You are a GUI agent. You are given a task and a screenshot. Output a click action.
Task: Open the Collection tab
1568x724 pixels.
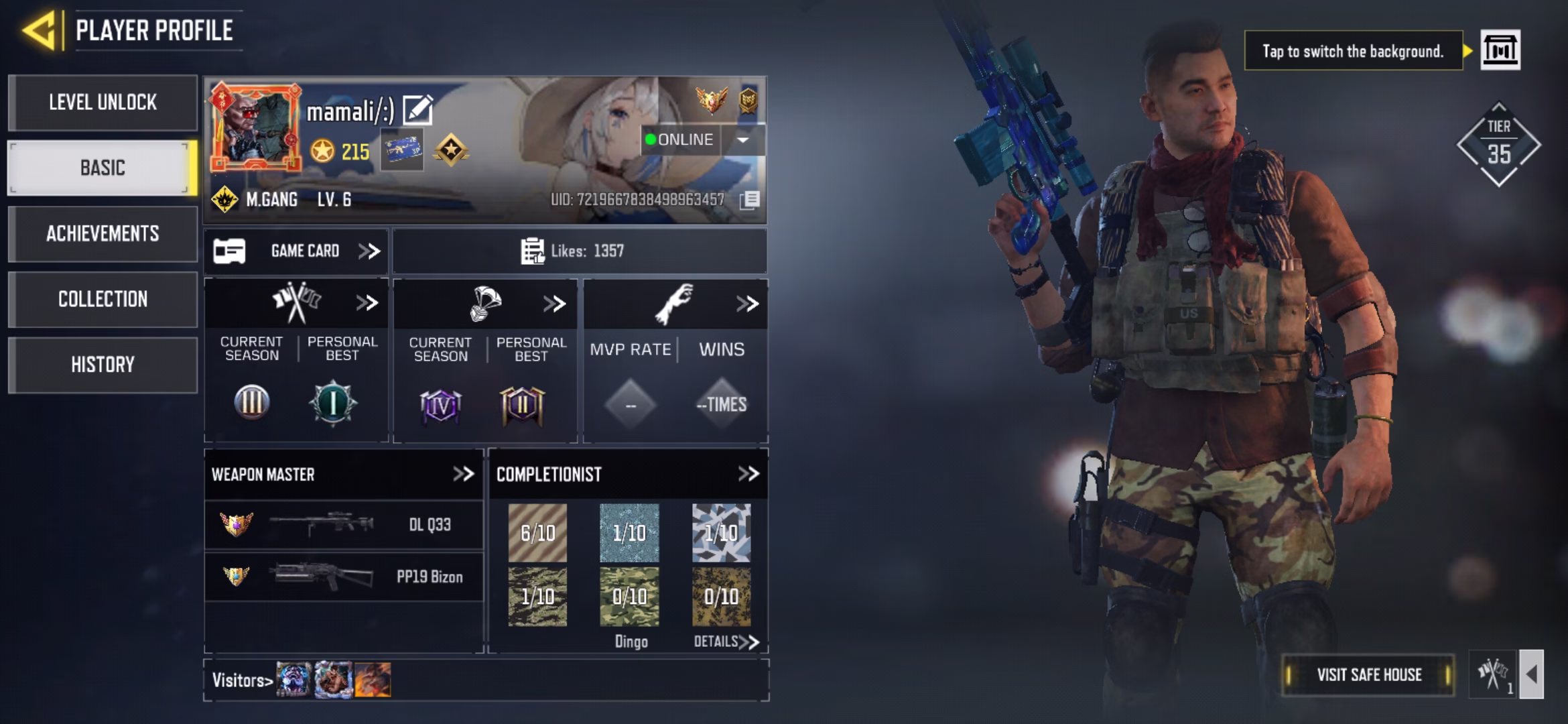[x=103, y=299]
